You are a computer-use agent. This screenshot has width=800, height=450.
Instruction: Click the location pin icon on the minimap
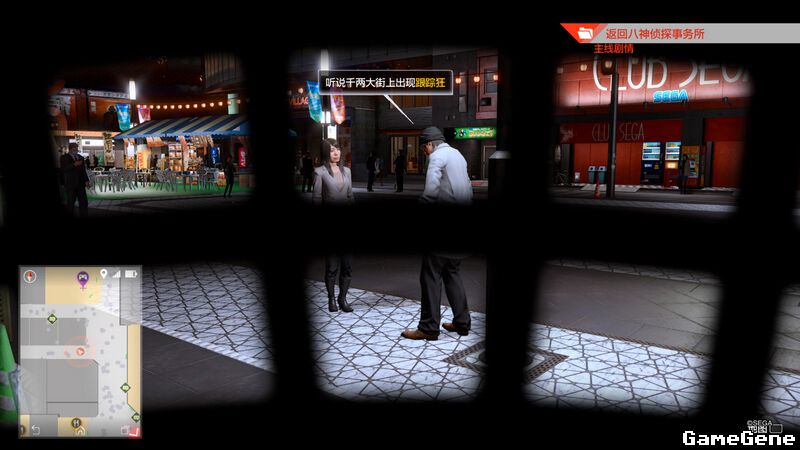[x=102, y=273]
